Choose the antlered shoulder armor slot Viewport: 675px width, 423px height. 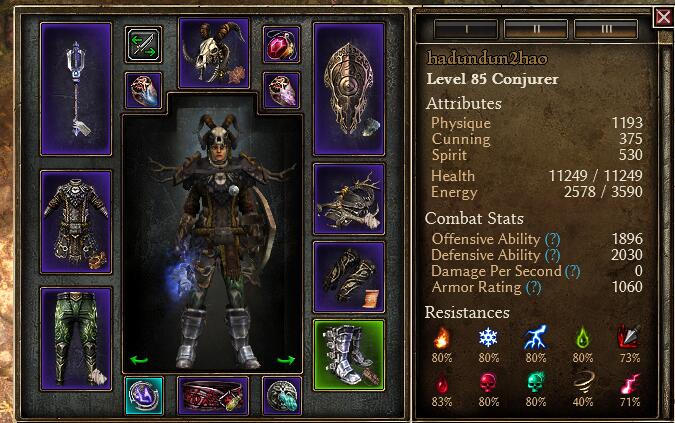click(350, 197)
